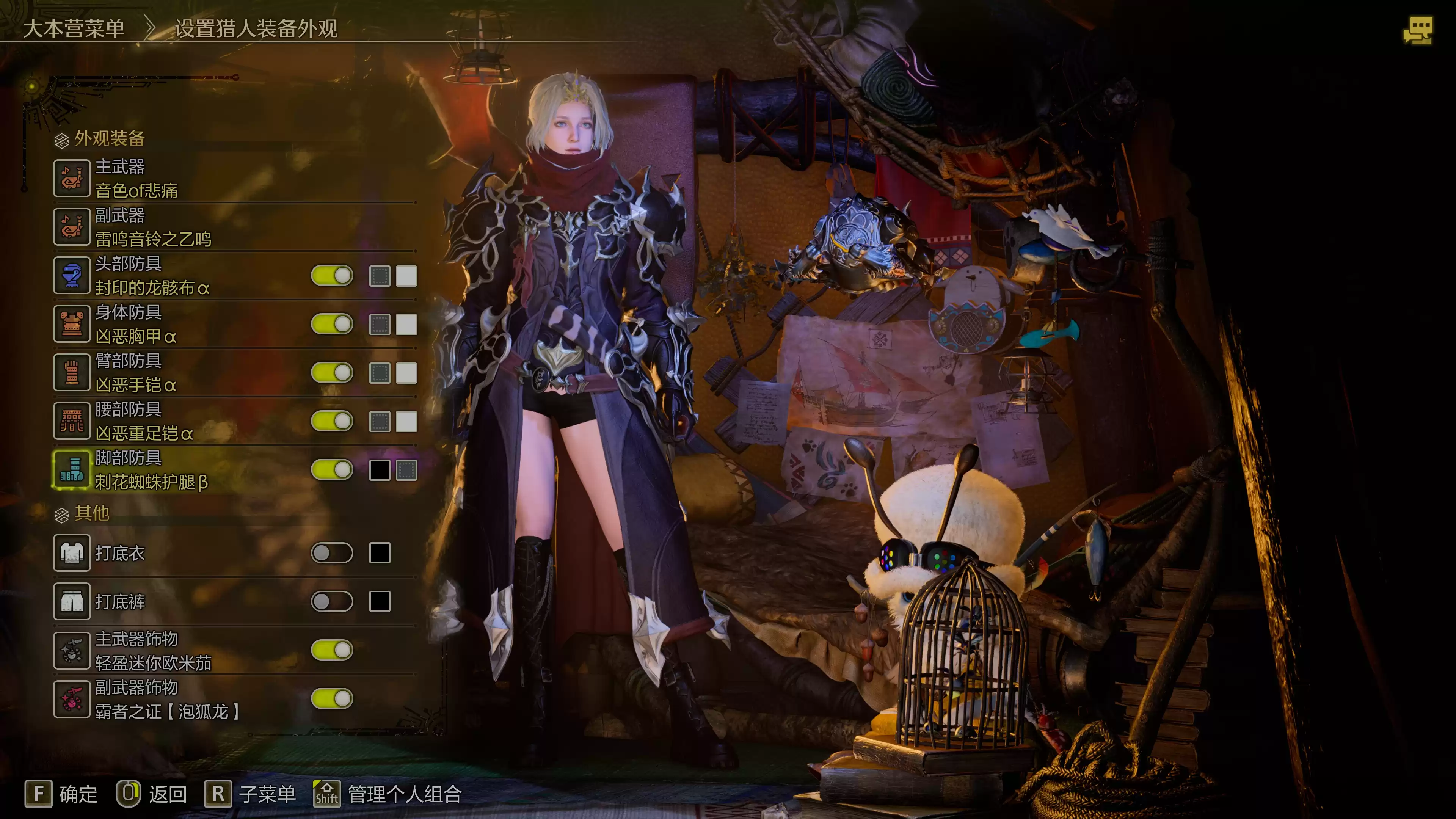This screenshot has width=1456, height=819.
Task: Toggle the 身体防具 display switch
Action: point(332,325)
